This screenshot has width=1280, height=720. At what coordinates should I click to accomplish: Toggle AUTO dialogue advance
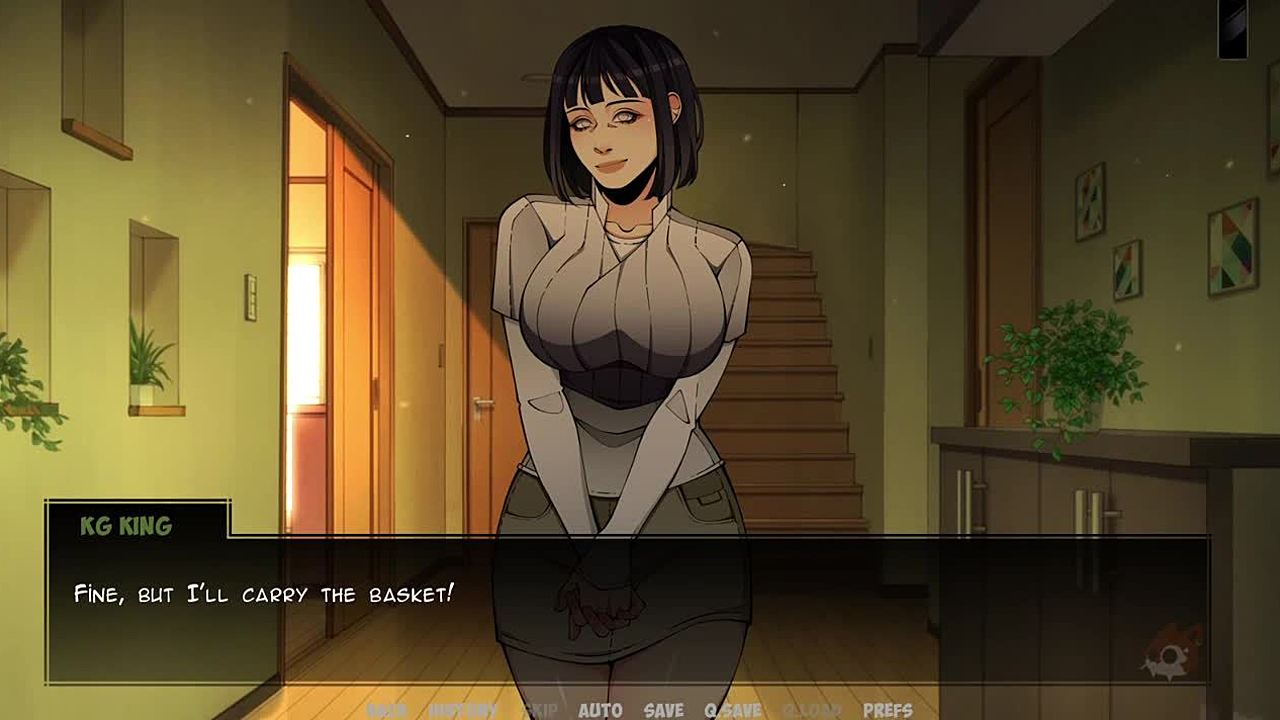point(600,710)
